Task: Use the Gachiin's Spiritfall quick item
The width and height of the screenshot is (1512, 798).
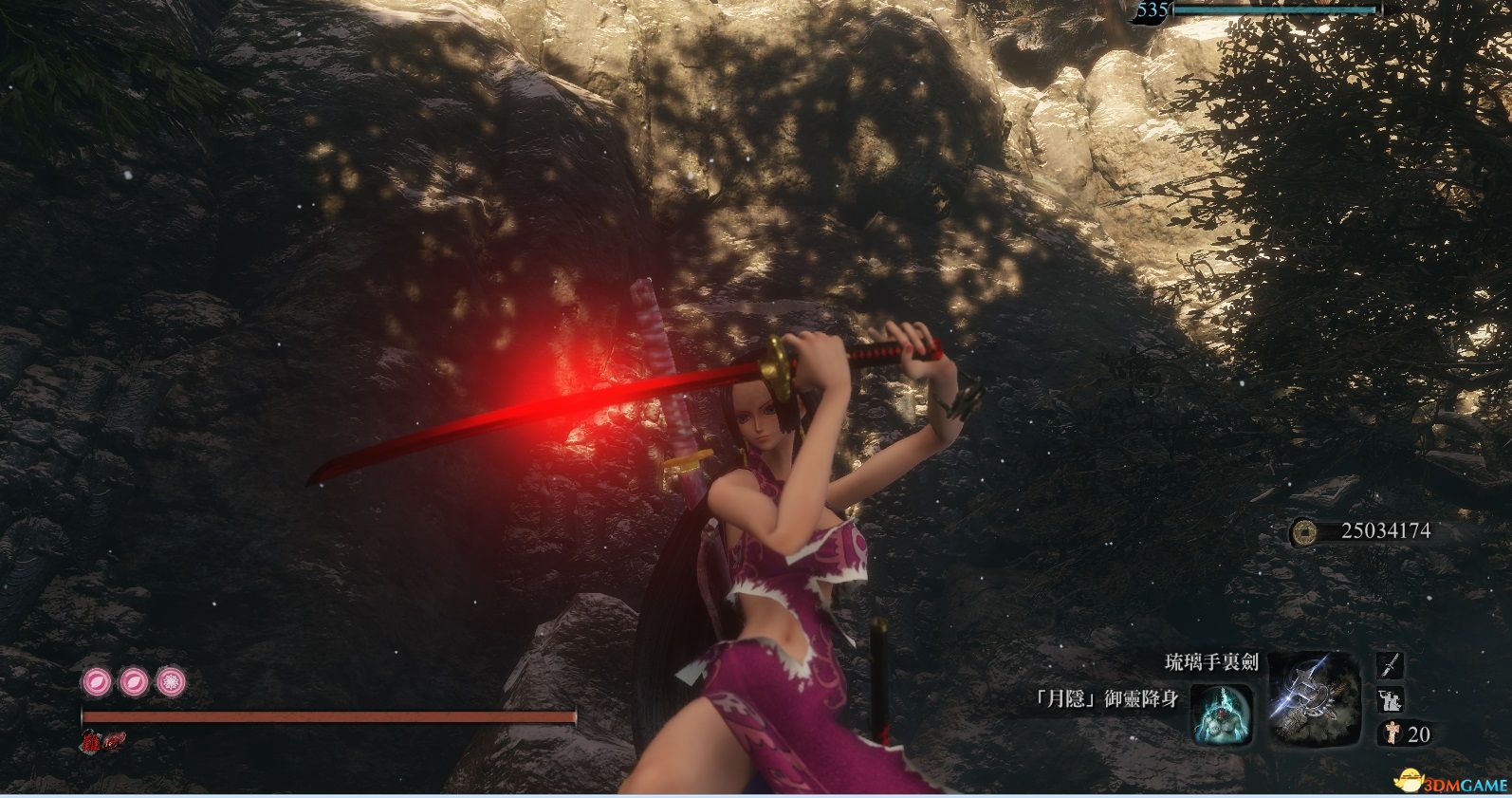Action: (1222, 713)
